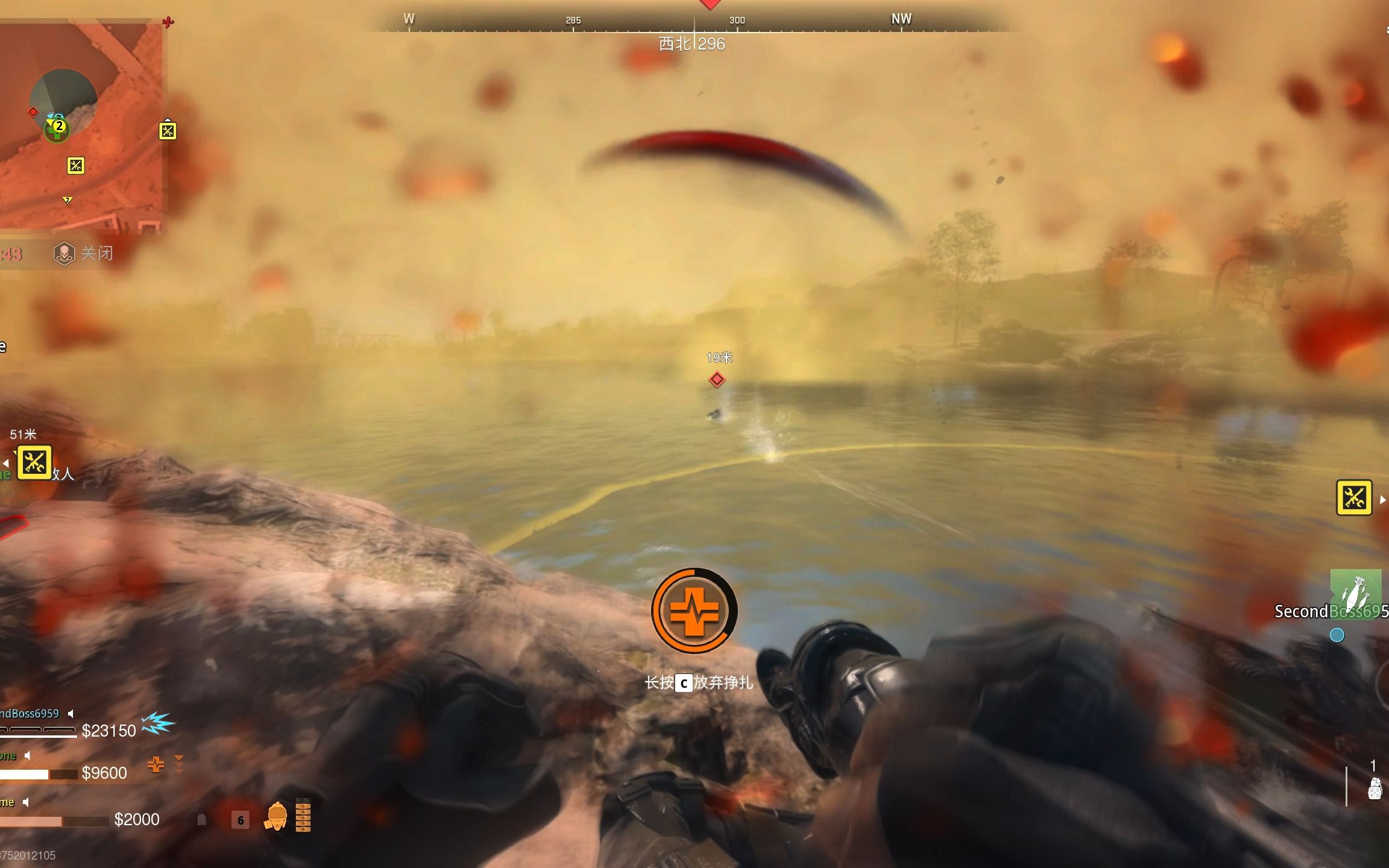Click the small orange revive cross beside $9600
The width and height of the screenshot is (1389, 868).
156,765
